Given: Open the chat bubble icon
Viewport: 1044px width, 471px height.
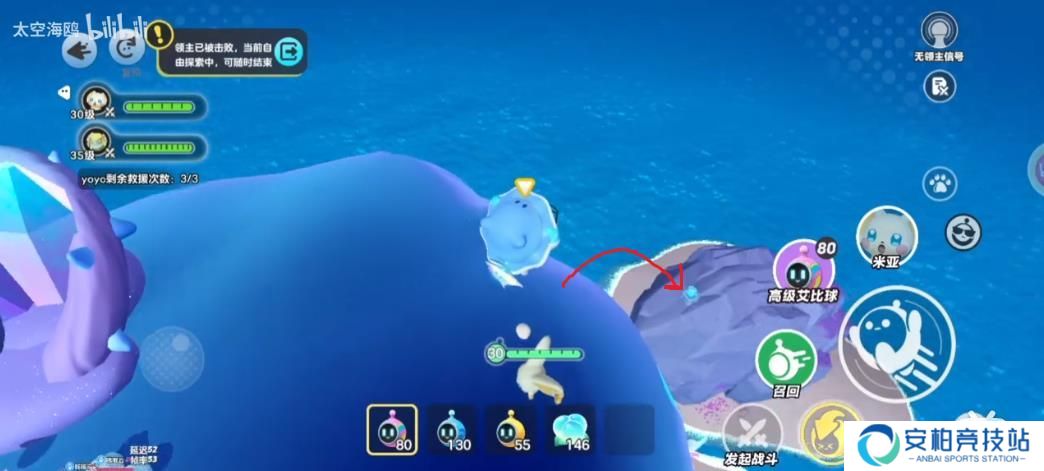Looking at the screenshot, I should (x=64, y=92).
